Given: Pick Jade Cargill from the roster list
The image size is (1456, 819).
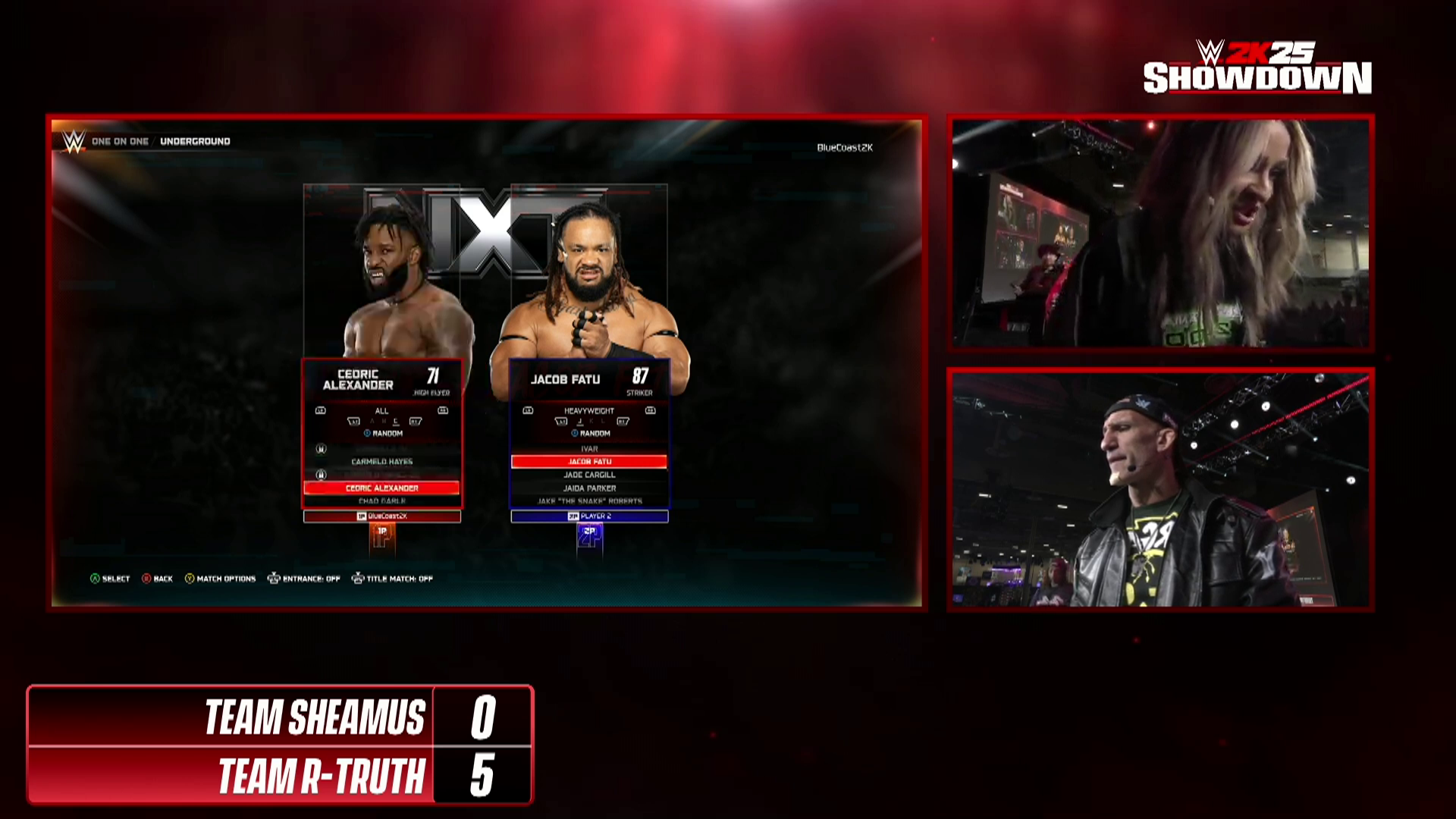Looking at the screenshot, I should tap(589, 475).
